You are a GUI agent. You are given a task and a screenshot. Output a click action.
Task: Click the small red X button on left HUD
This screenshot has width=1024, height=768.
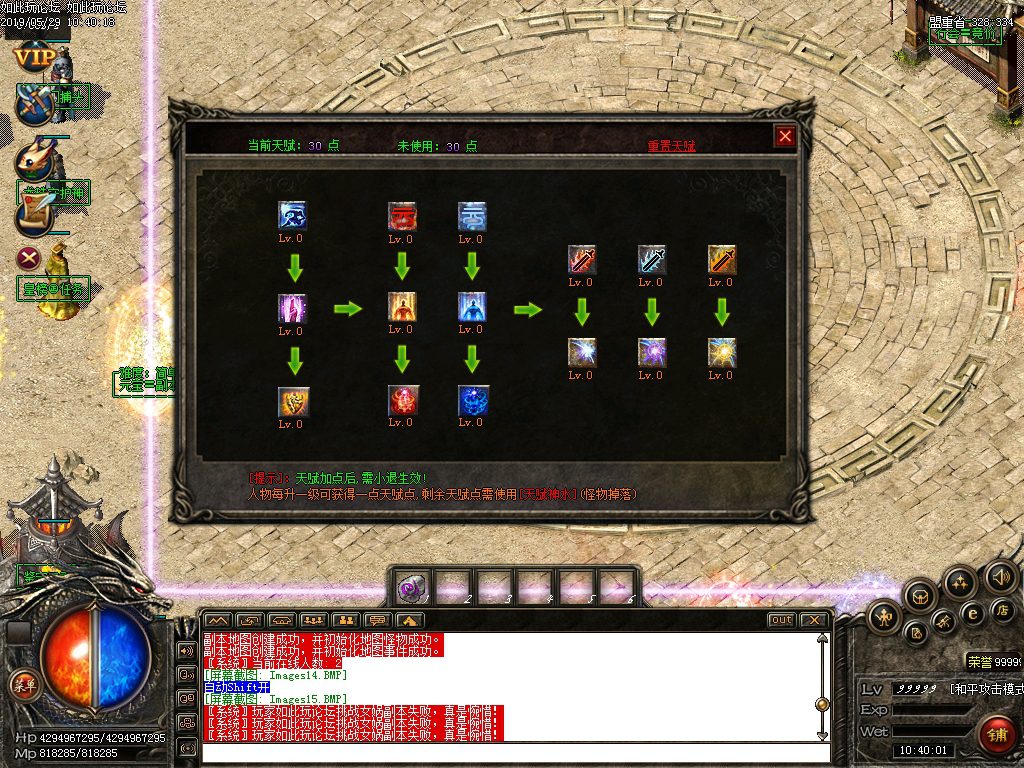tap(28, 257)
